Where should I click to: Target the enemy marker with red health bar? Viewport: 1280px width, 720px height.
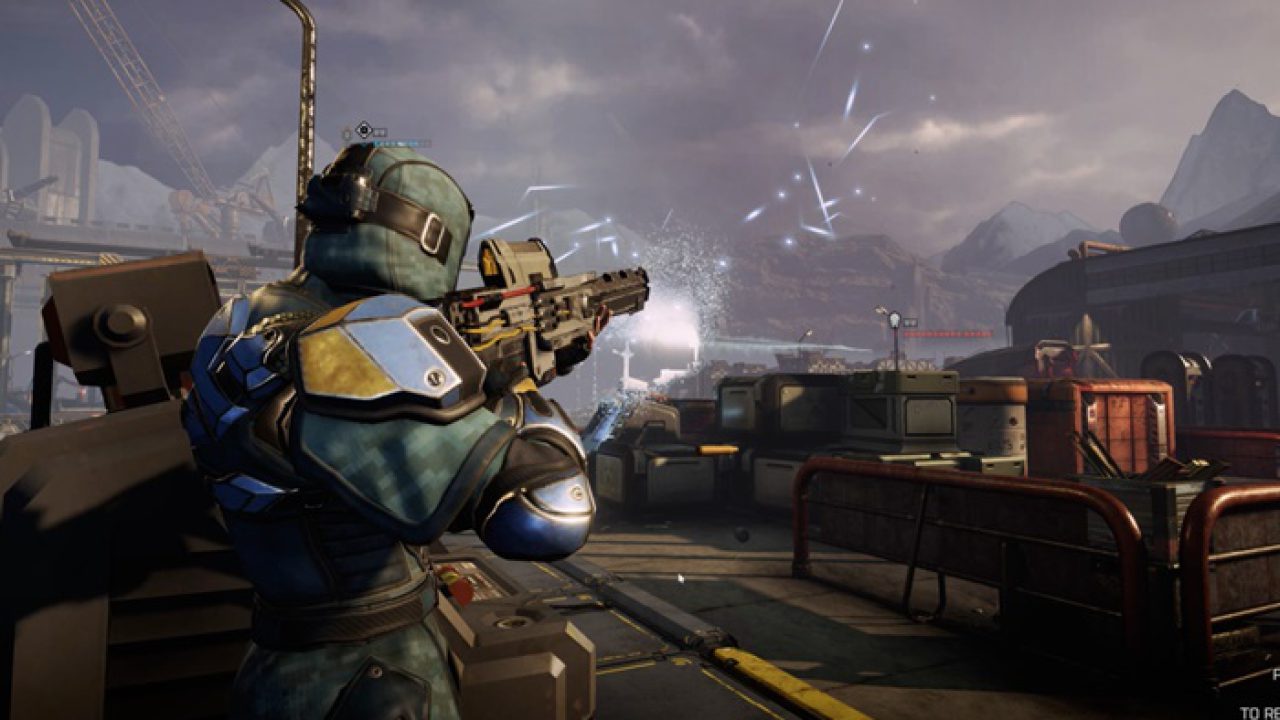894,321
